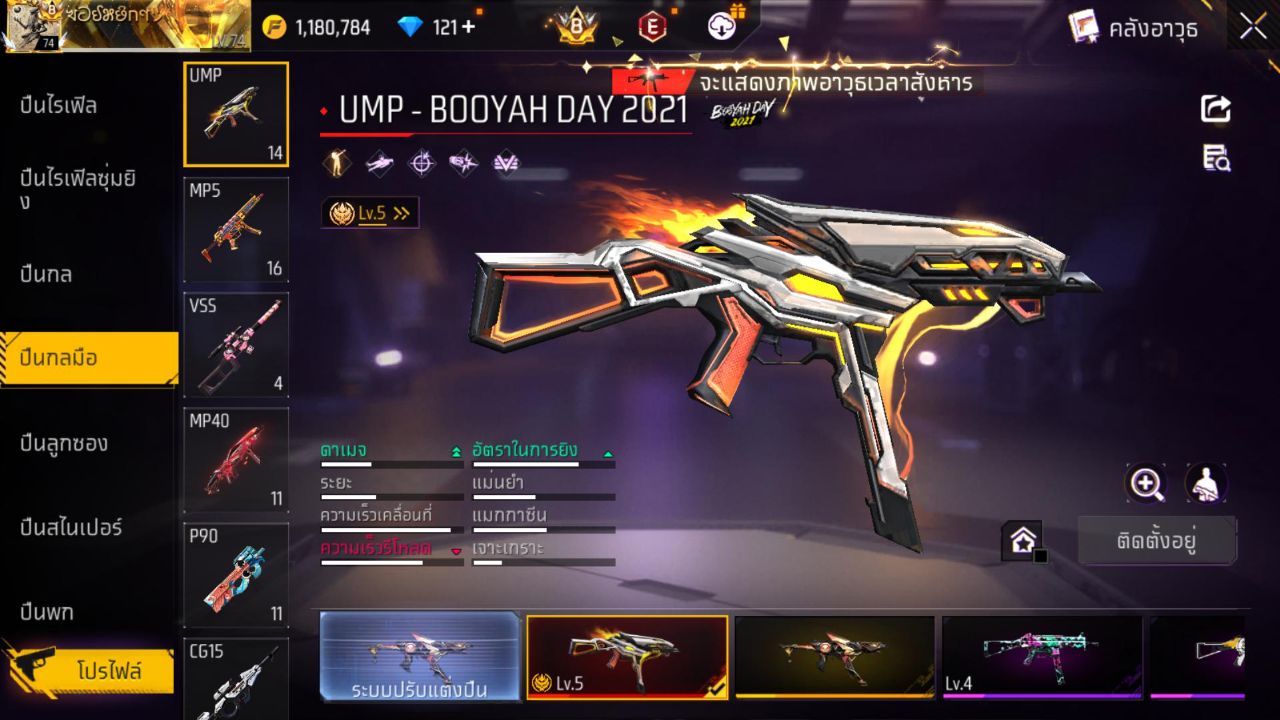The width and height of the screenshot is (1280, 720).
Task: Click the magnifier zoom icon near the weapon preview
Action: pos(1146,484)
